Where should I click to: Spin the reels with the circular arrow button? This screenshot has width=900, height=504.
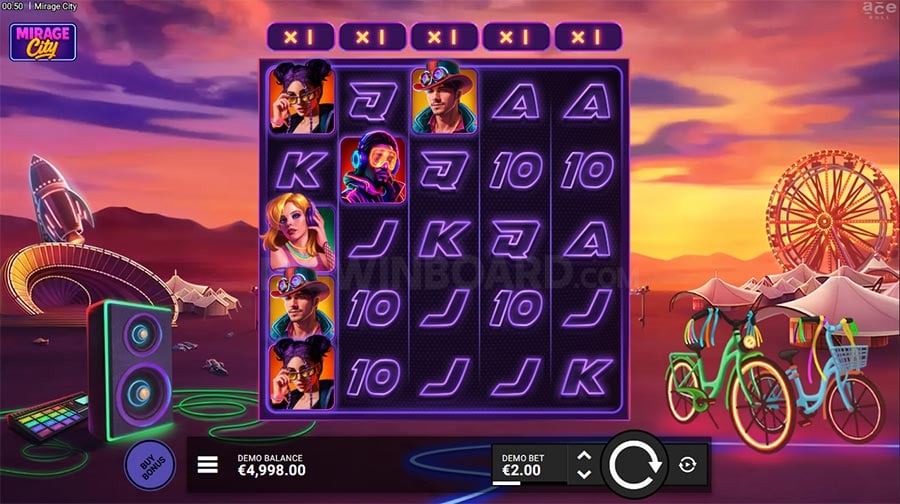[632, 464]
